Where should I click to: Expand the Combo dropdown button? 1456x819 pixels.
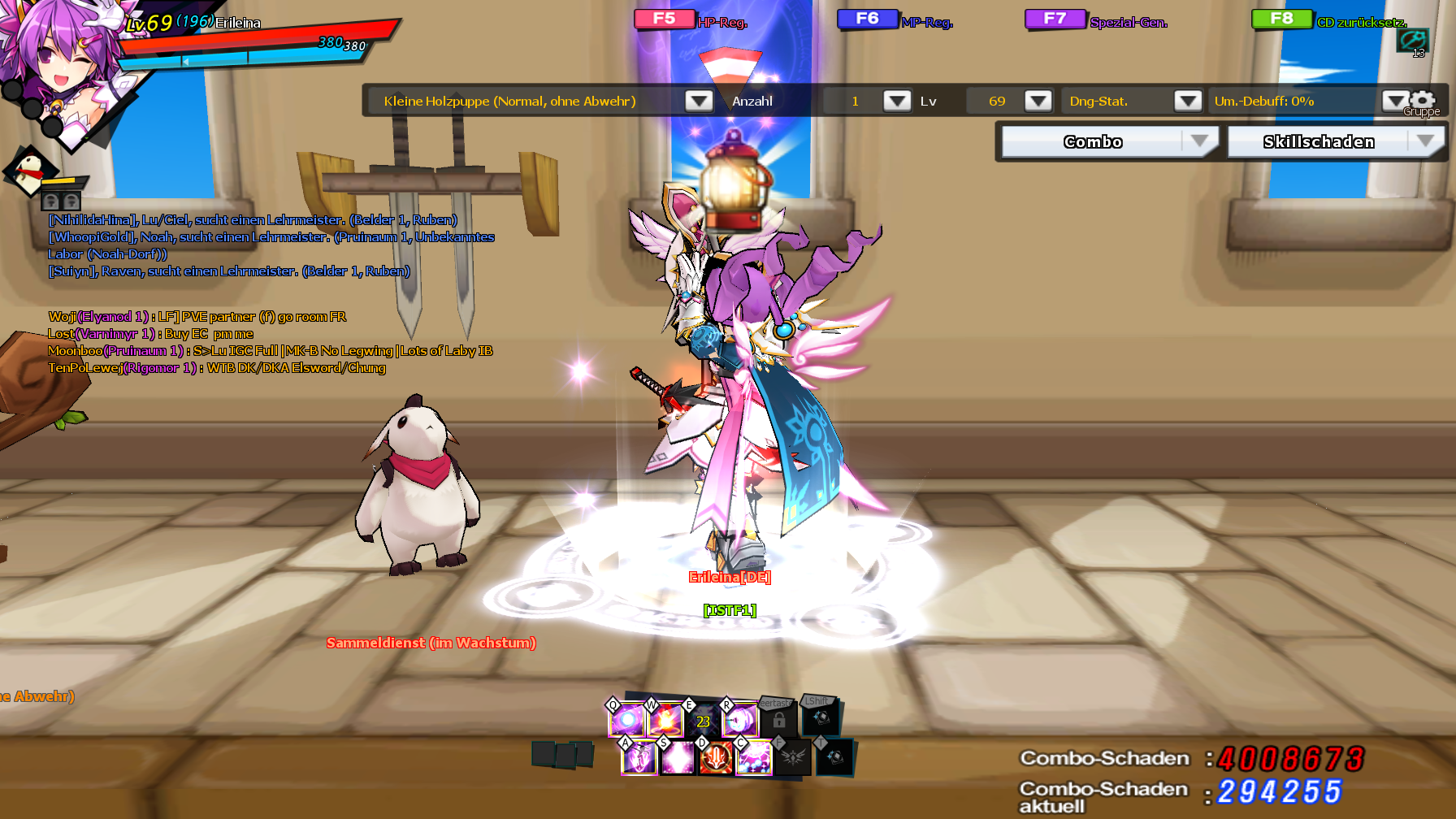point(1199,141)
